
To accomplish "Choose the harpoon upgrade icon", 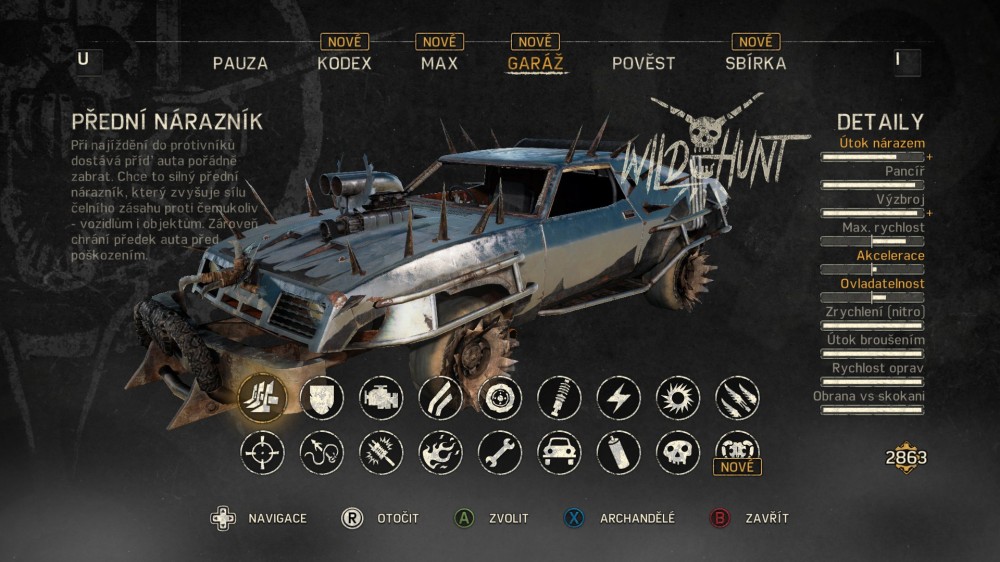I will [x=322, y=453].
